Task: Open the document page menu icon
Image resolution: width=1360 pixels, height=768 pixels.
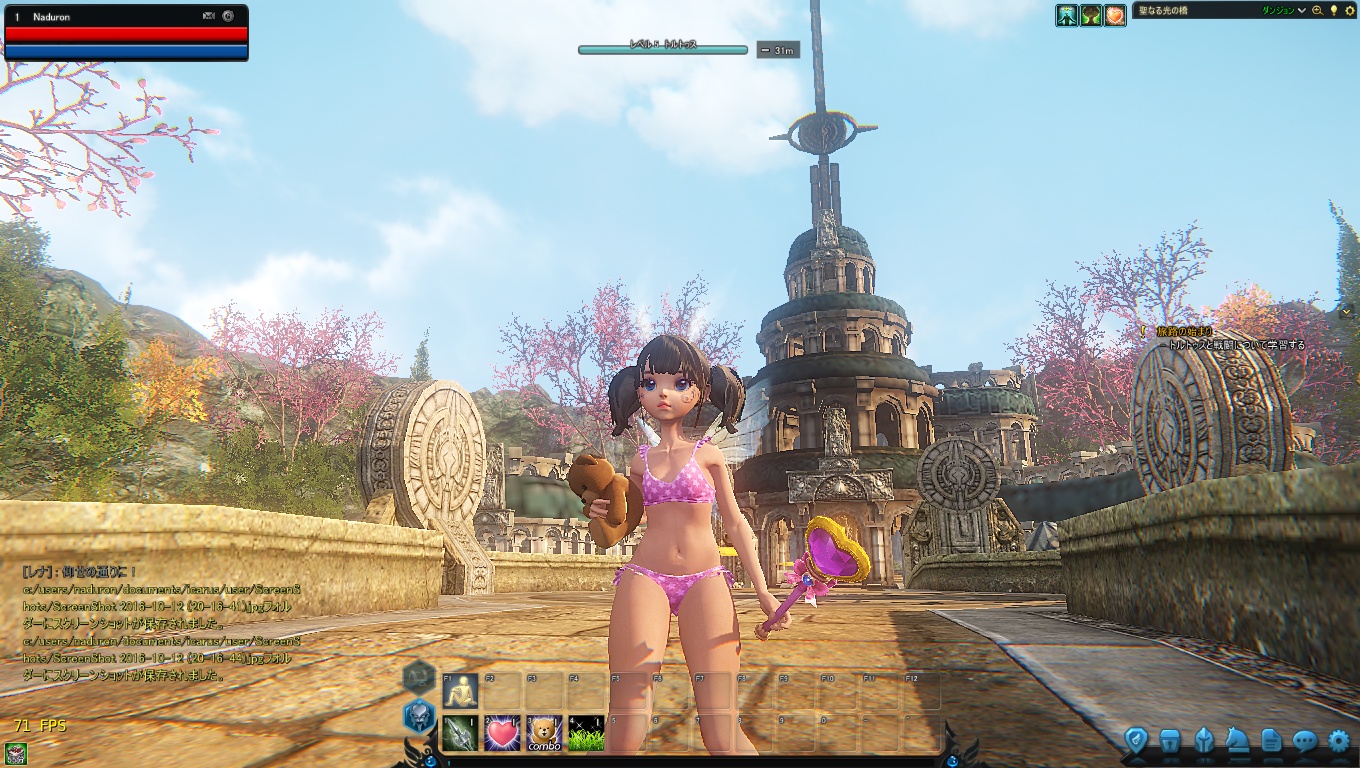Action: click(1271, 740)
